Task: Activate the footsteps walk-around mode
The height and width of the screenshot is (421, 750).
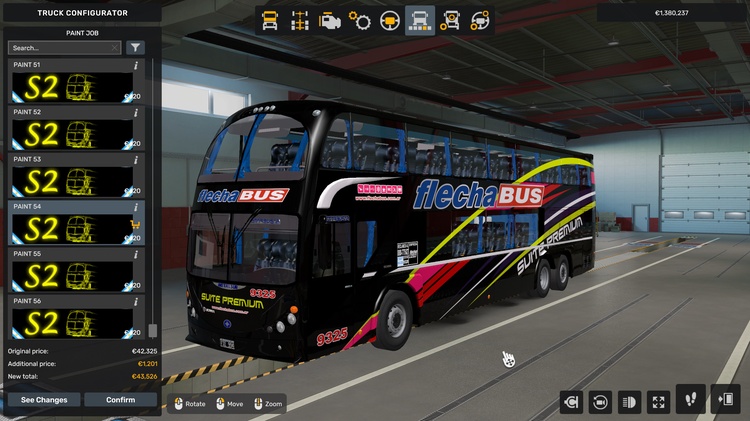Action: click(x=691, y=399)
